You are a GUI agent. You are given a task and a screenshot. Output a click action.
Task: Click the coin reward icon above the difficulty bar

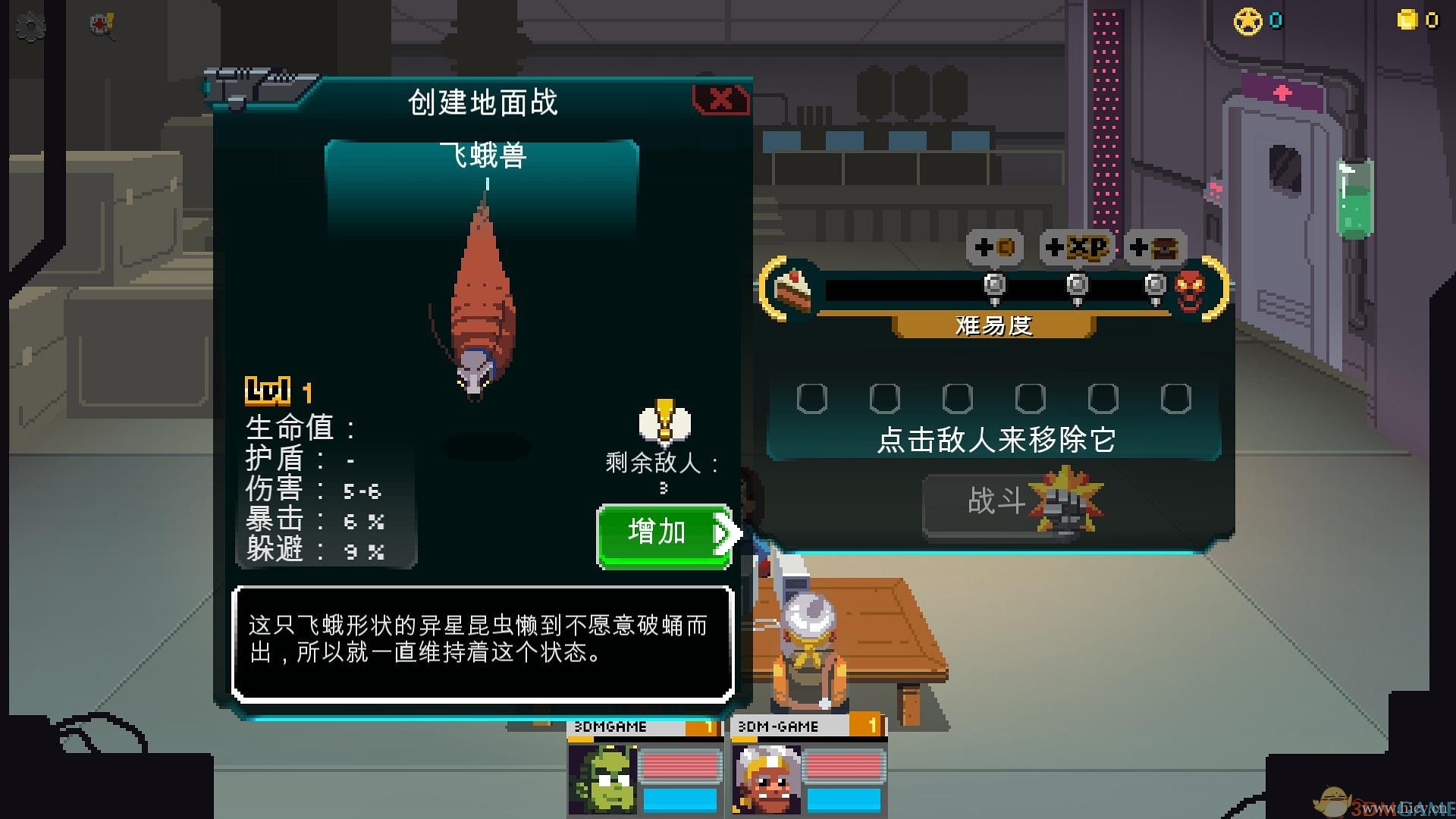[x=996, y=247]
